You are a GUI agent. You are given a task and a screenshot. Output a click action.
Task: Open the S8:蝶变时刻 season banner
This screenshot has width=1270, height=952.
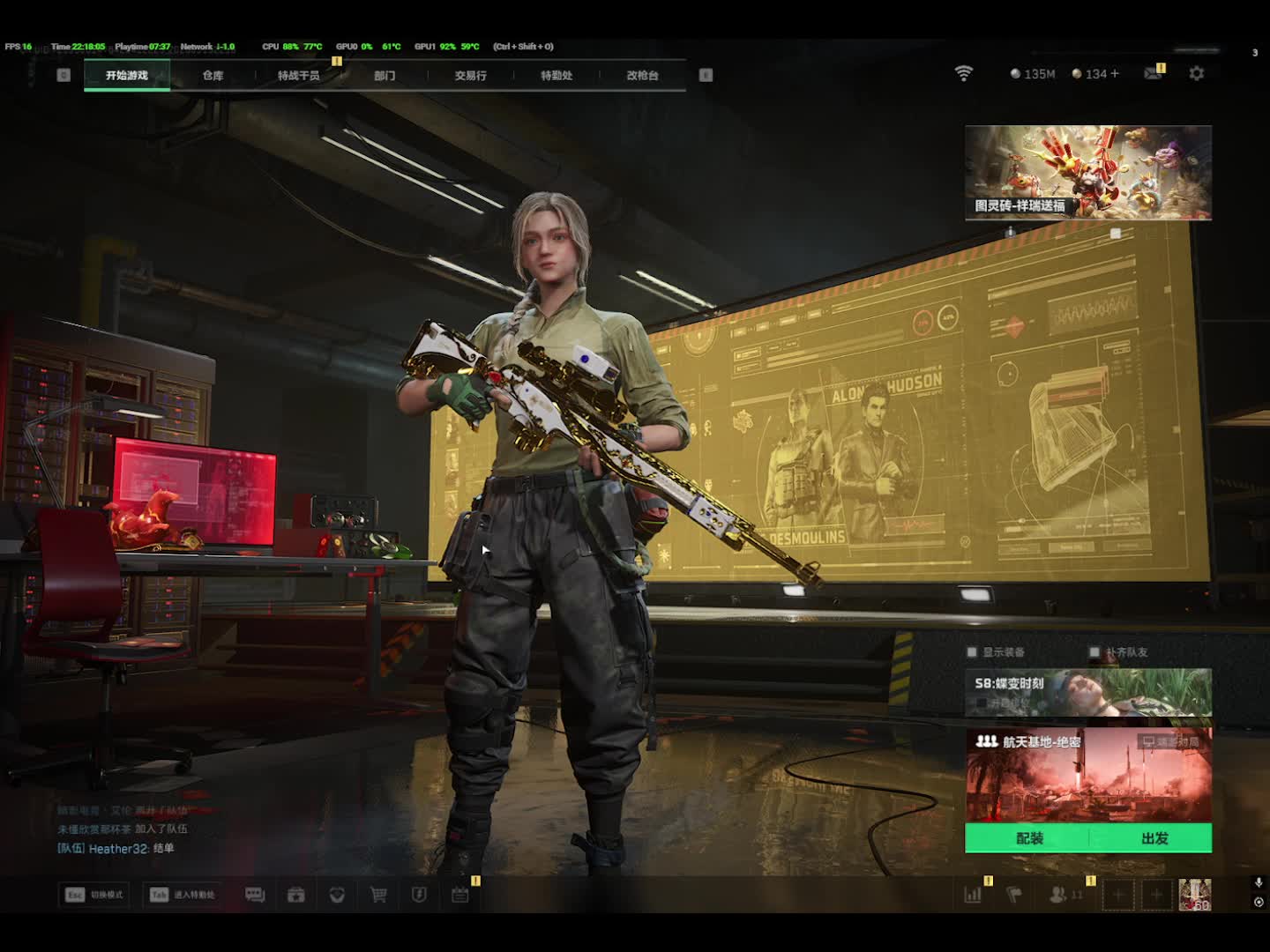click(1087, 692)
